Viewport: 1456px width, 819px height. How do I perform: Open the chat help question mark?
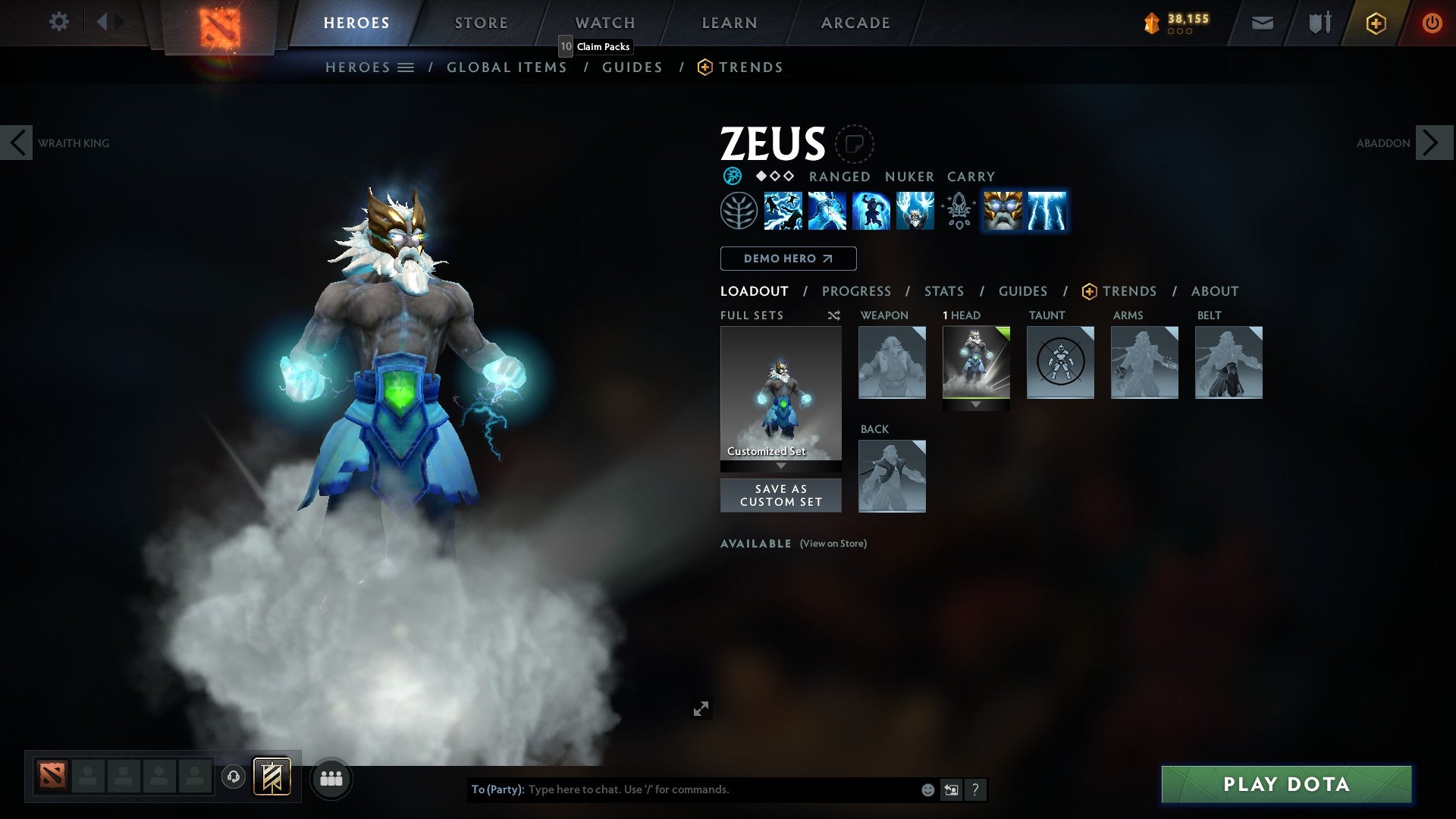pos(974,789)
